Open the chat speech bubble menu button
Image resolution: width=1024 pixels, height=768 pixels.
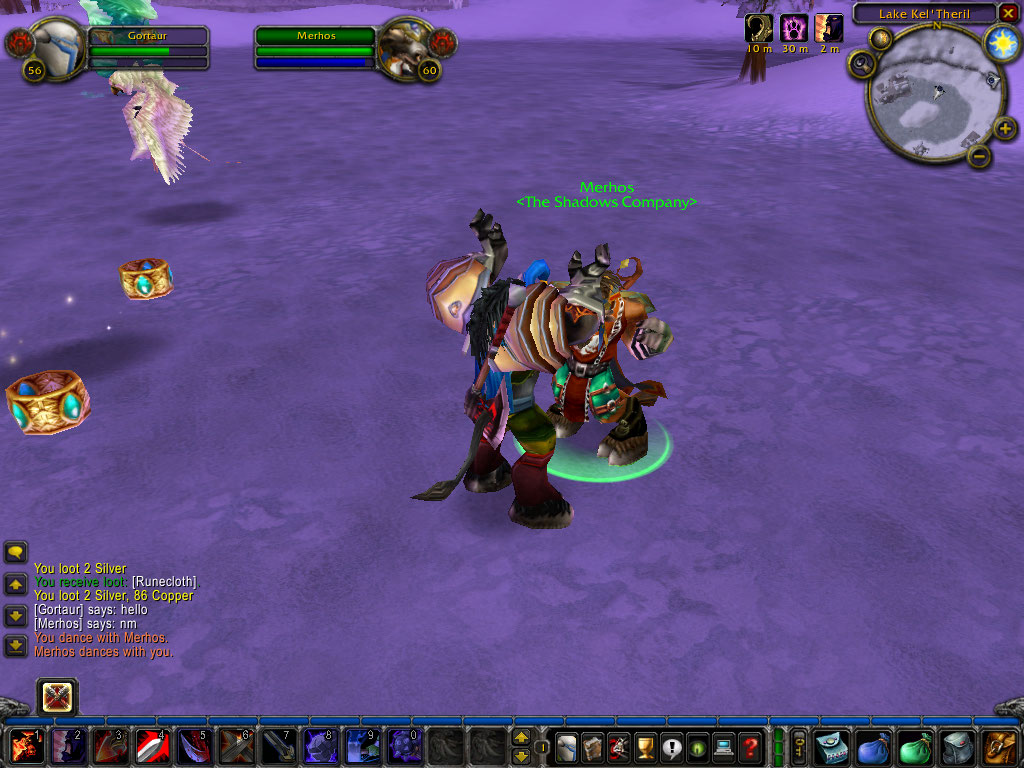coord(15,552)
